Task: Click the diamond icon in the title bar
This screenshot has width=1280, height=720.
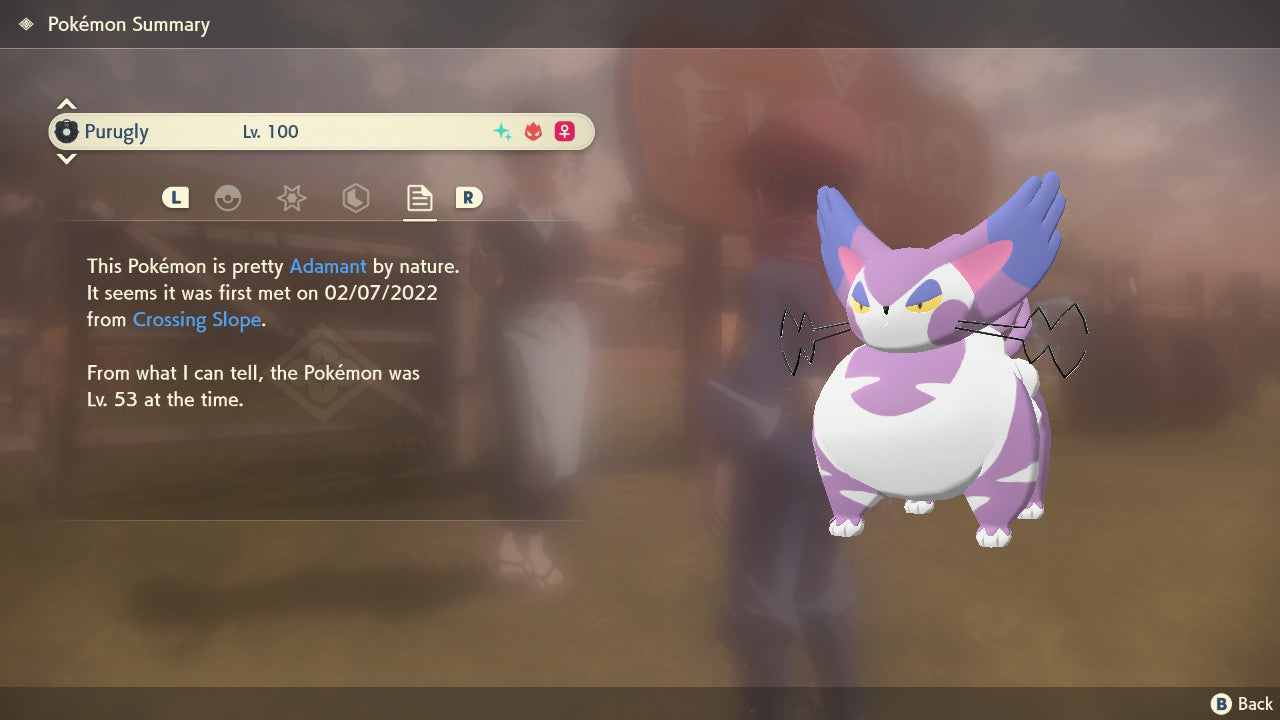Action: click(x=24, y=23)
